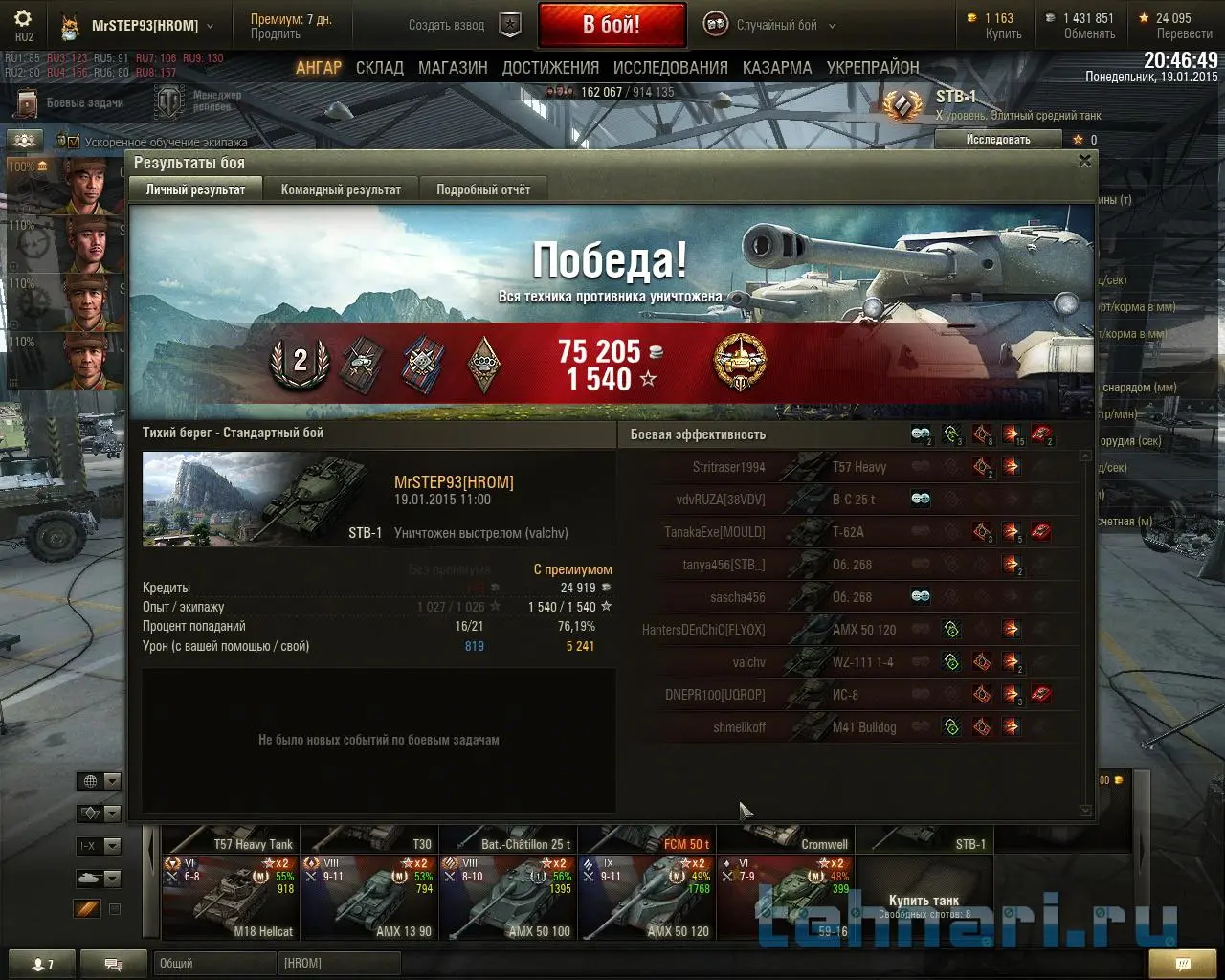Show the ИССЛЕДОВАНИЯ tech tree
Viewport: 1225px width, 980px height.
[x=670, y=68]
